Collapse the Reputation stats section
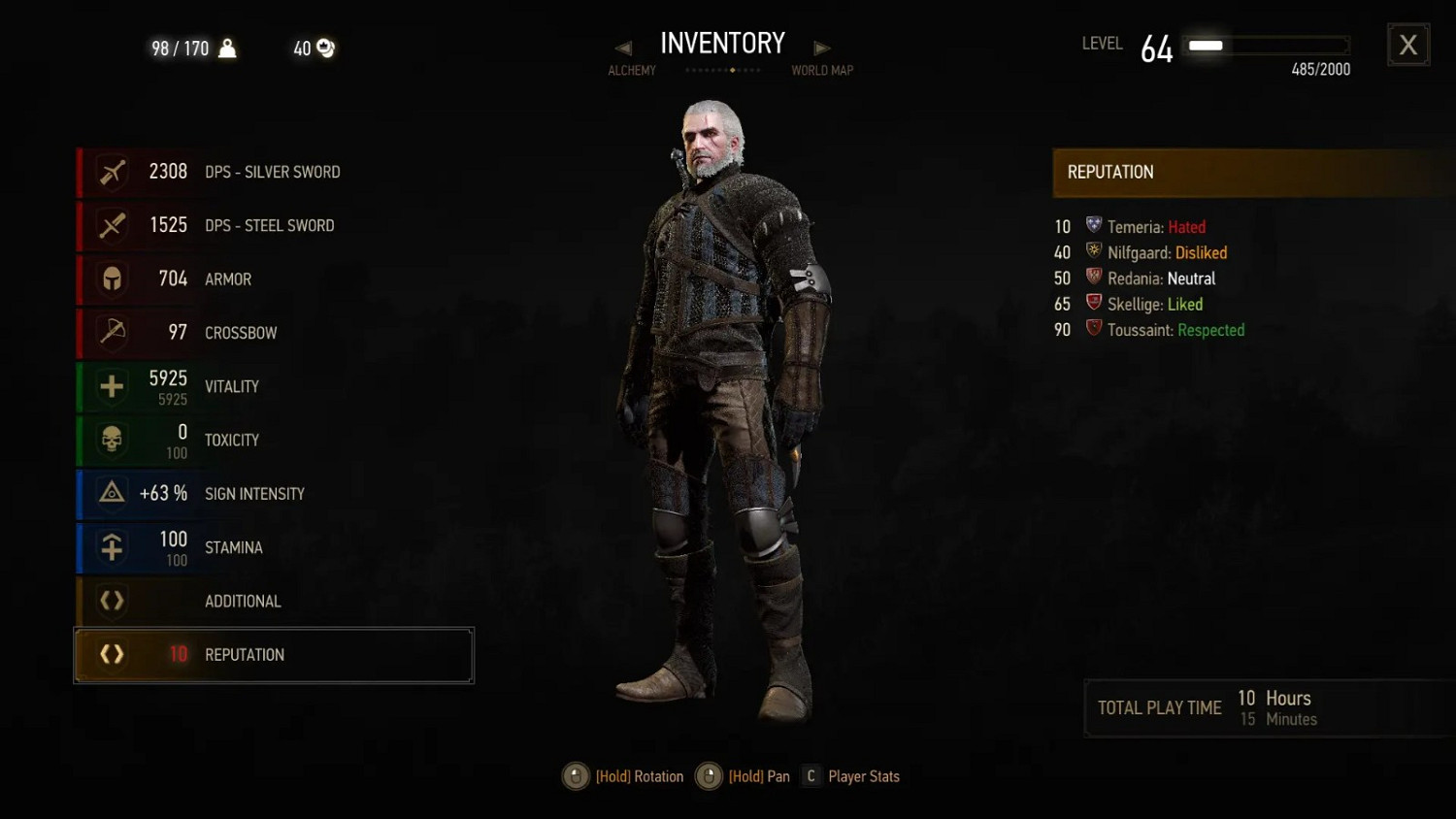 click(x=244, y=654)
